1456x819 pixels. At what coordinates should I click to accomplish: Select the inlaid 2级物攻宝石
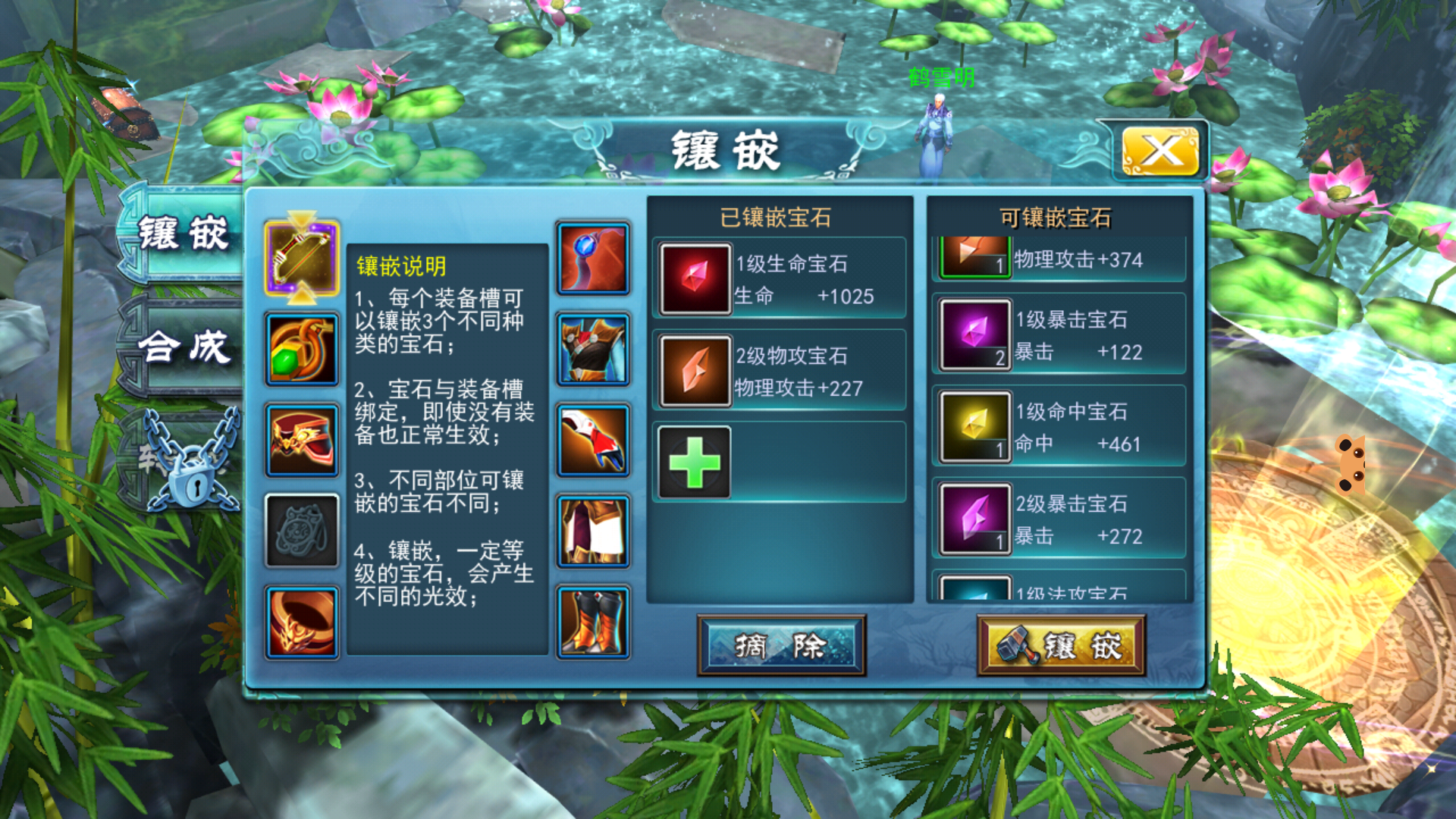(780, 372)
